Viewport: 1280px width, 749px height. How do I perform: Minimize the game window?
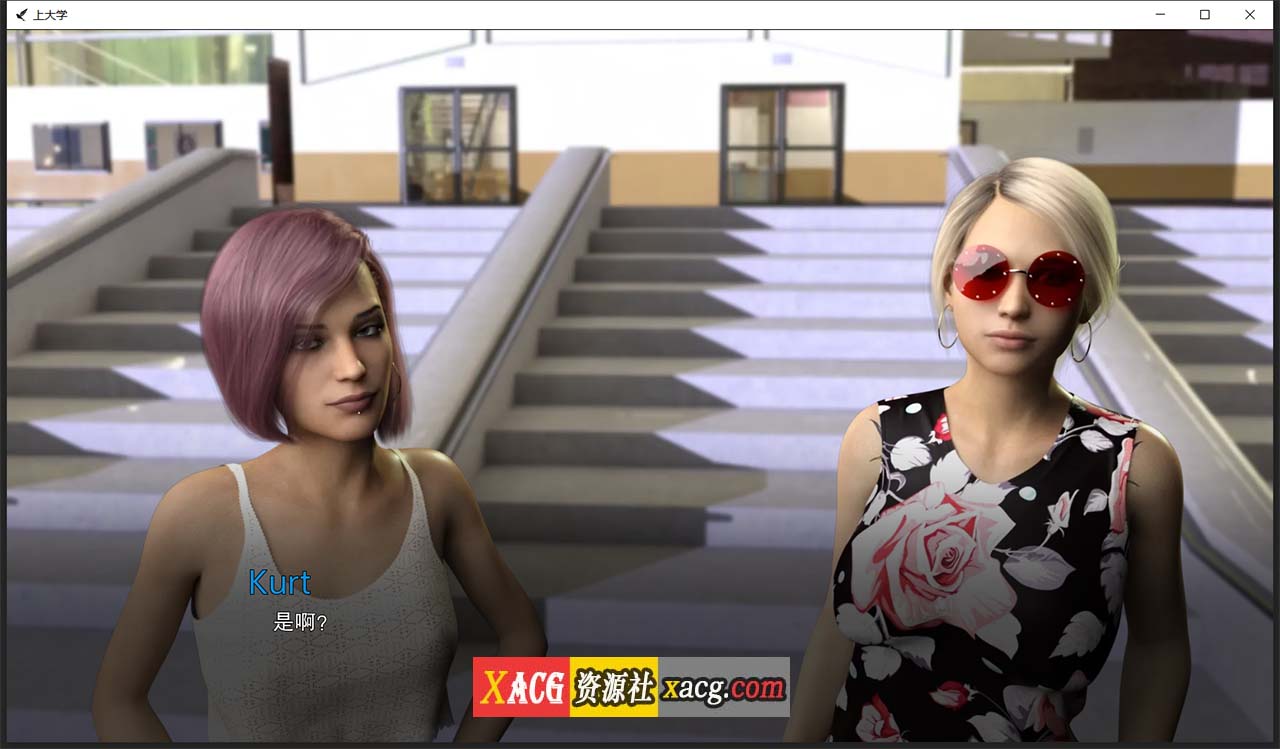coord(1159,14)
